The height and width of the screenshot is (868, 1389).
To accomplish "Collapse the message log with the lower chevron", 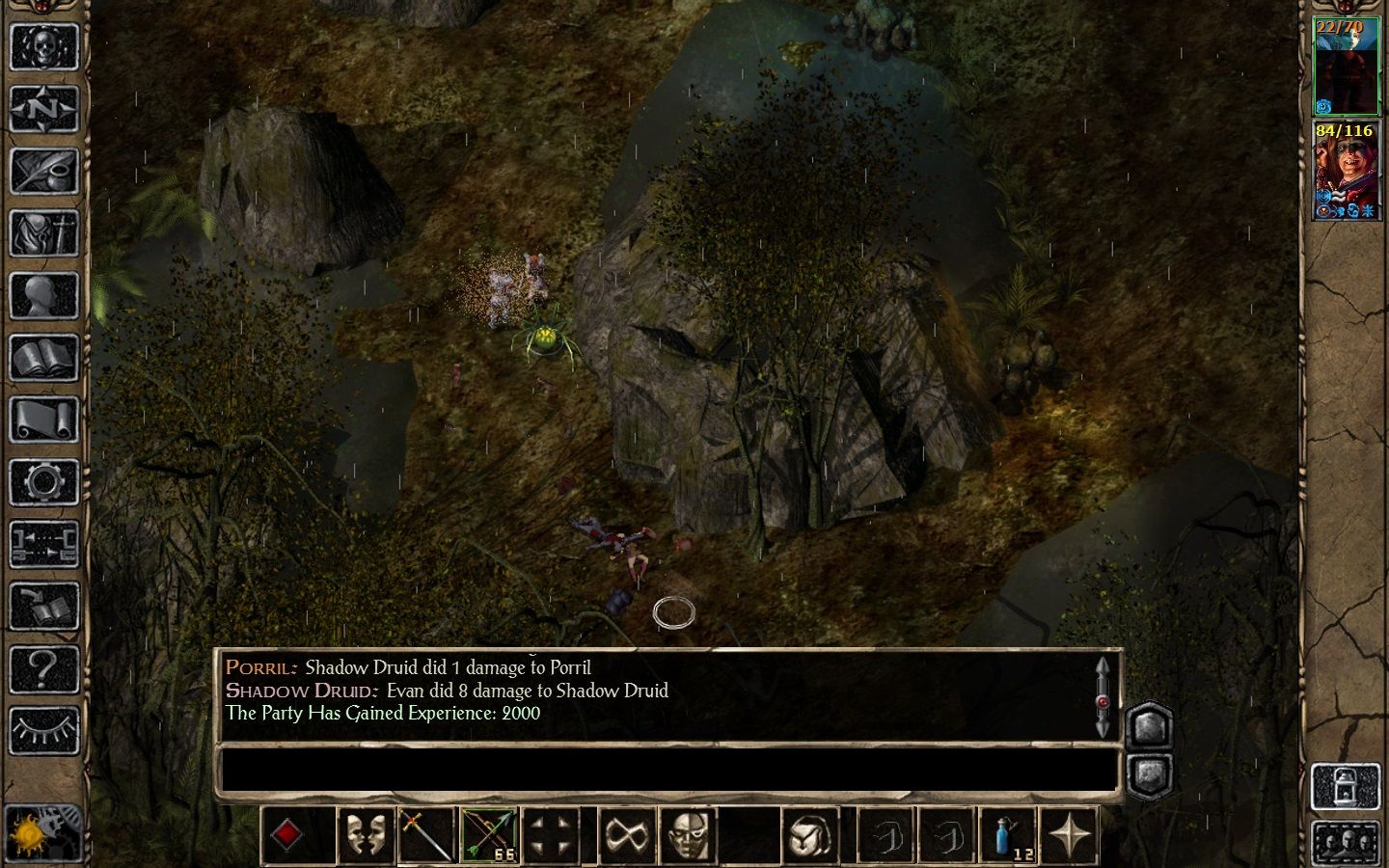I will (x=1150, y=772).
